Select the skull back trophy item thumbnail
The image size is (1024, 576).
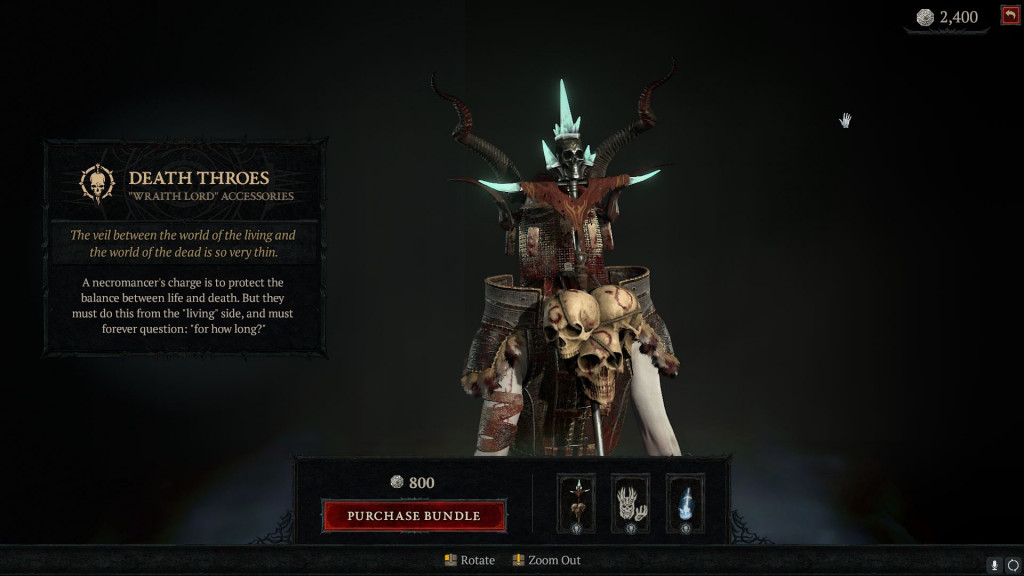coord(576,503)
